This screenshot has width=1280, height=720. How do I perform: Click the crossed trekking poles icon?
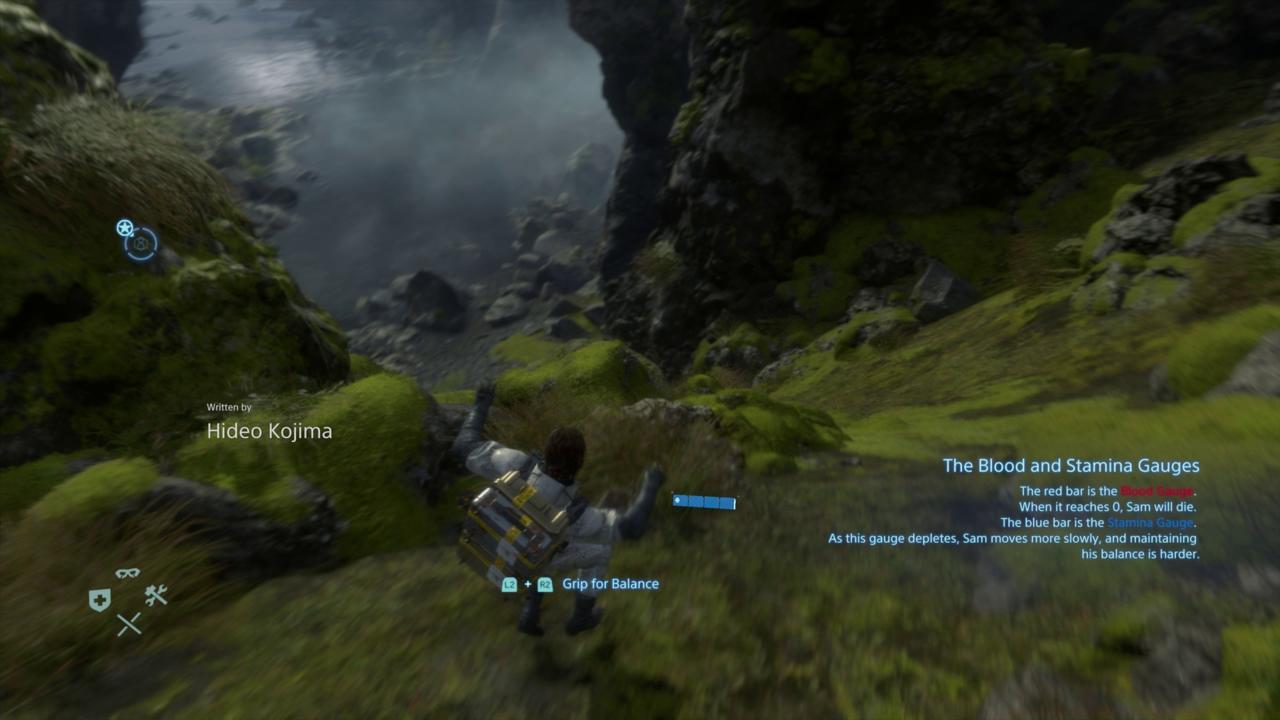pyautogui.click(x=128, y=622)
